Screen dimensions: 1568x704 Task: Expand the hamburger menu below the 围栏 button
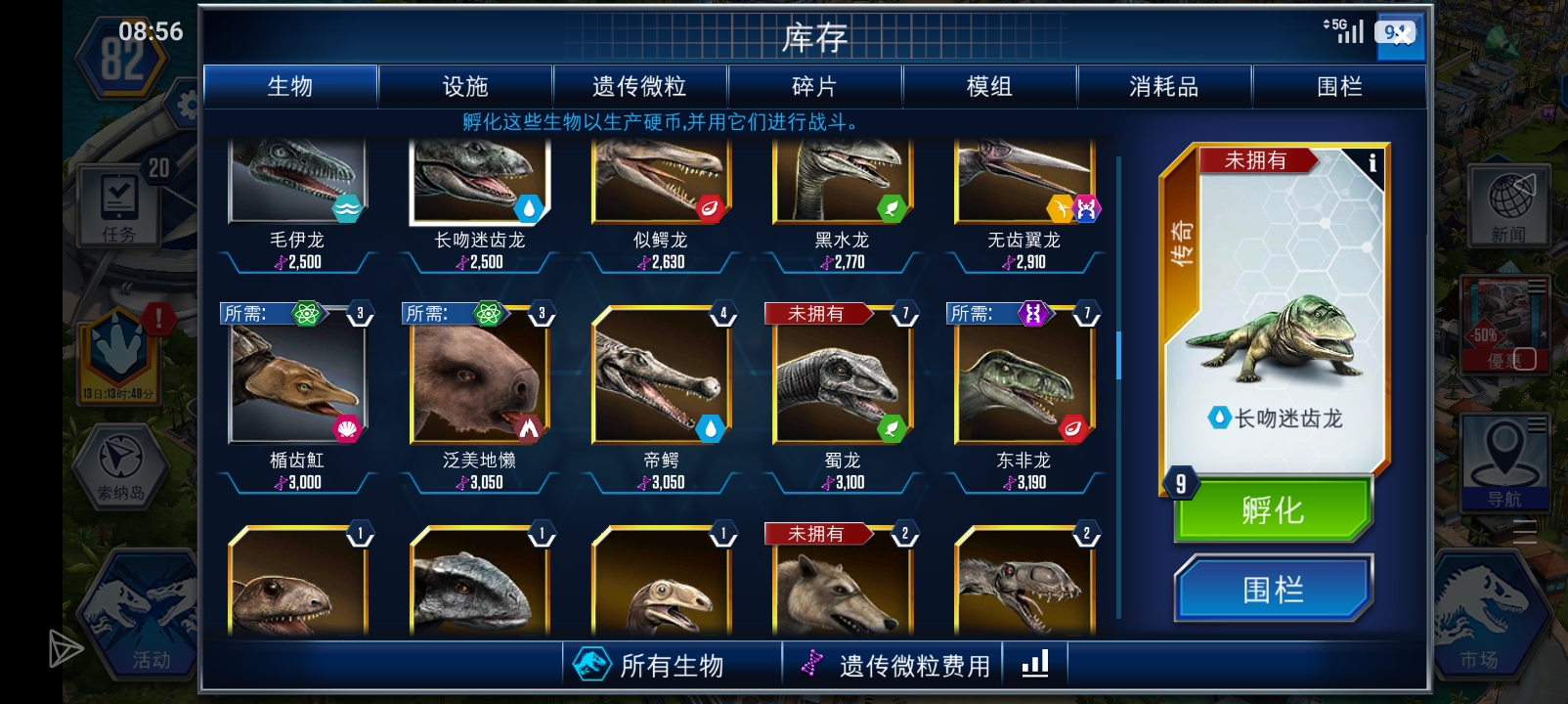pyautogui.click(x=1523, y=533)
